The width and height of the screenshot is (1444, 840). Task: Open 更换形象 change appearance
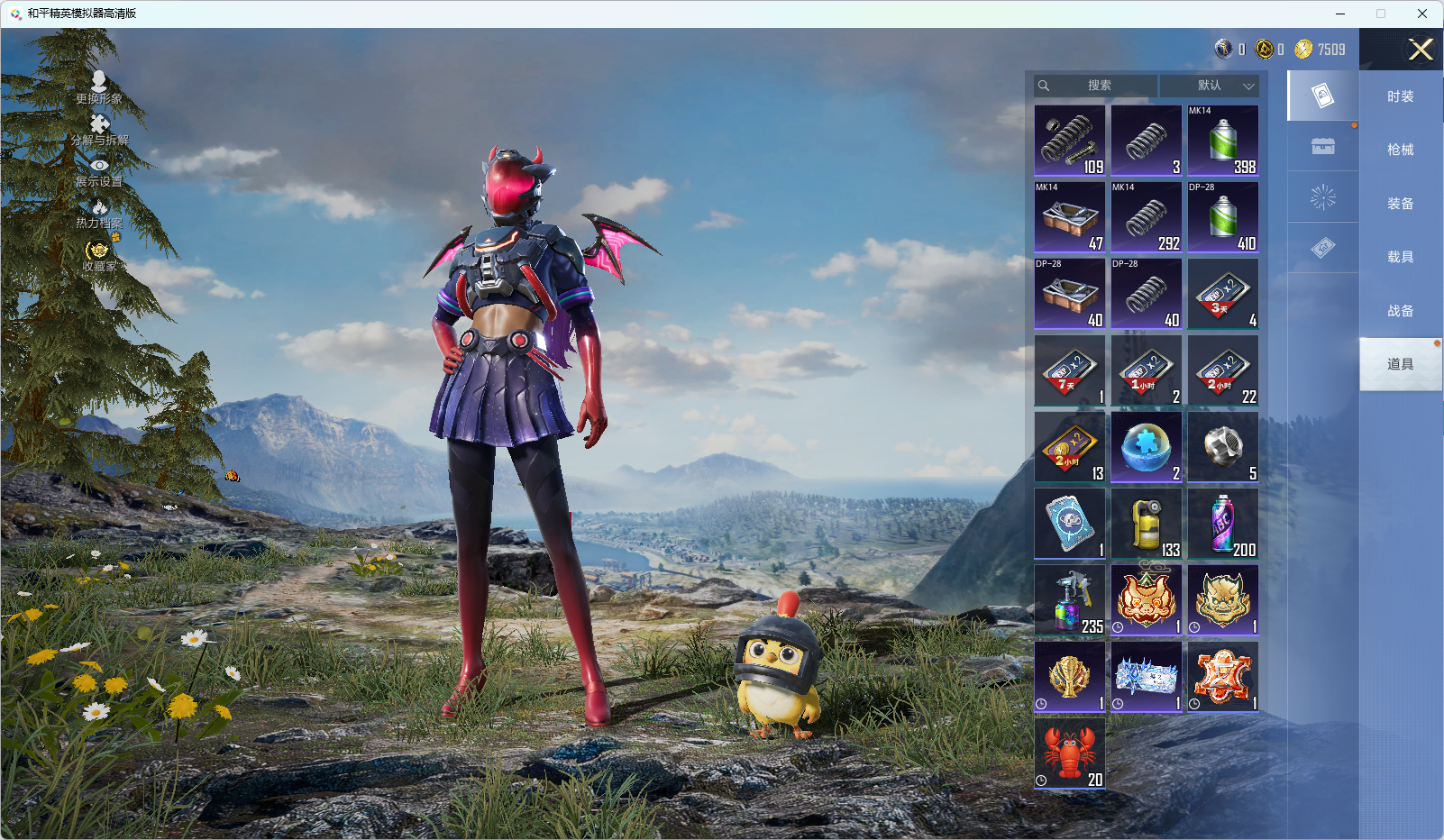click(x=99, y=87)
